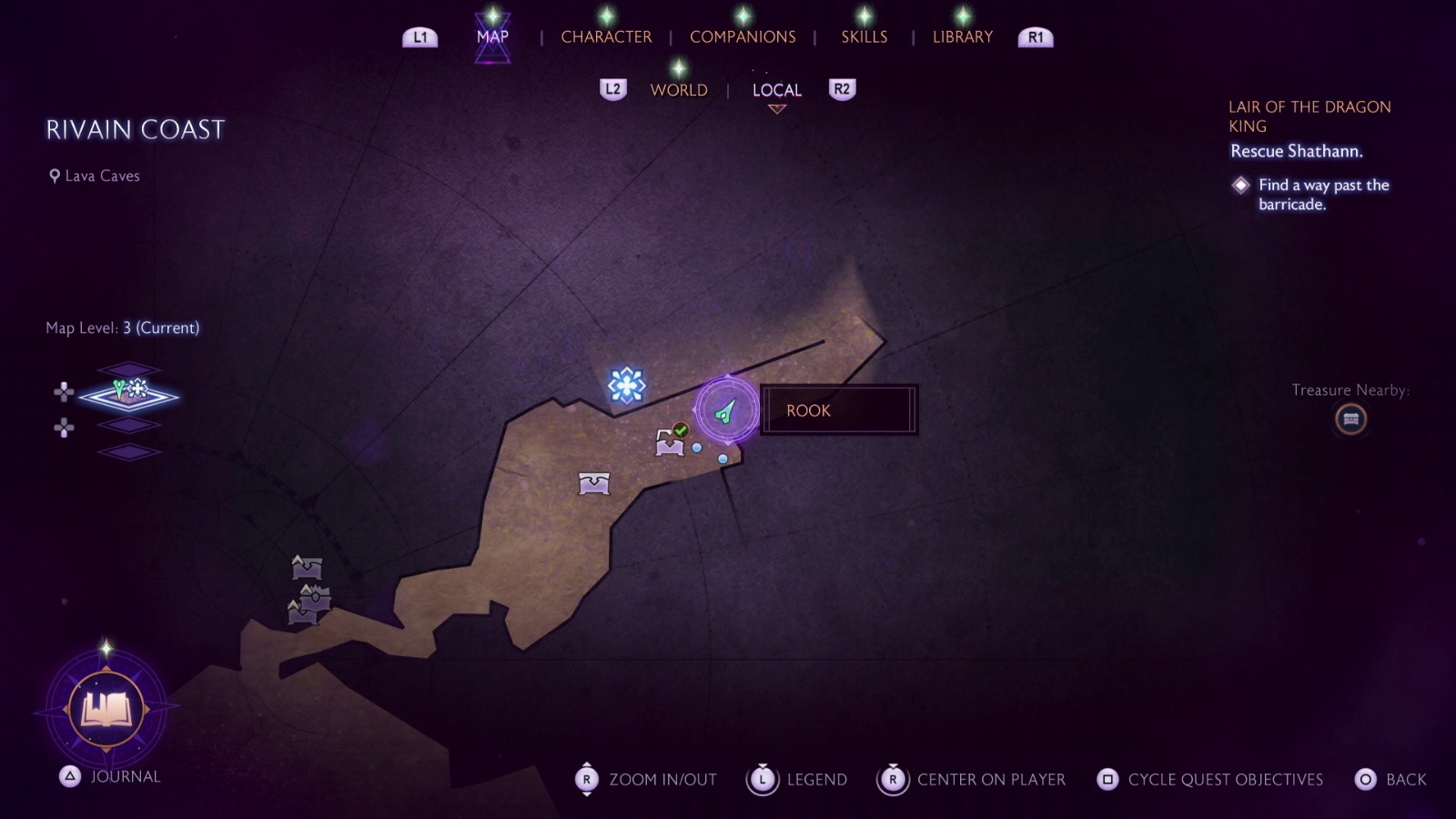Image resolution: width=1456 pixels, height=819 pixels.
Task: Click the chest marker with green checkmark
Action: [x=671, y=441]
